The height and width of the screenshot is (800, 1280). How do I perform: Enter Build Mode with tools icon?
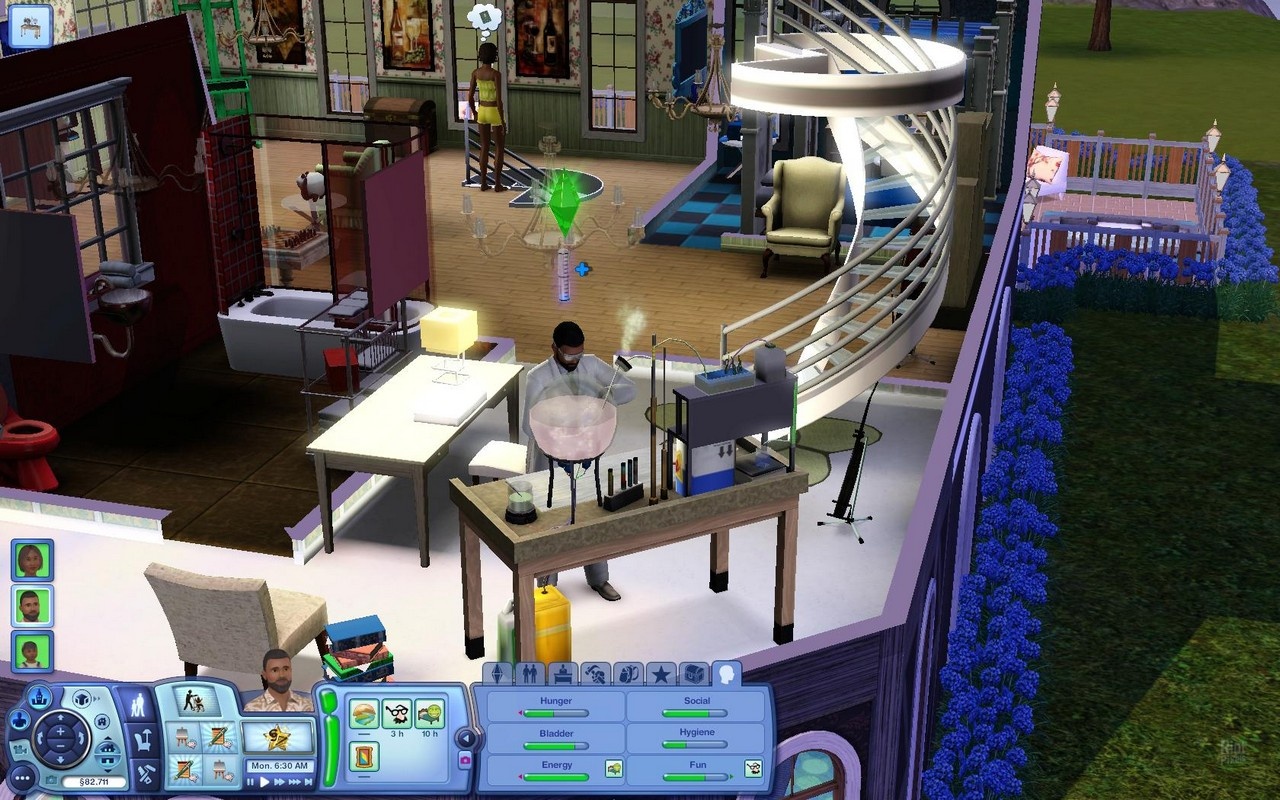pos(143,770)
